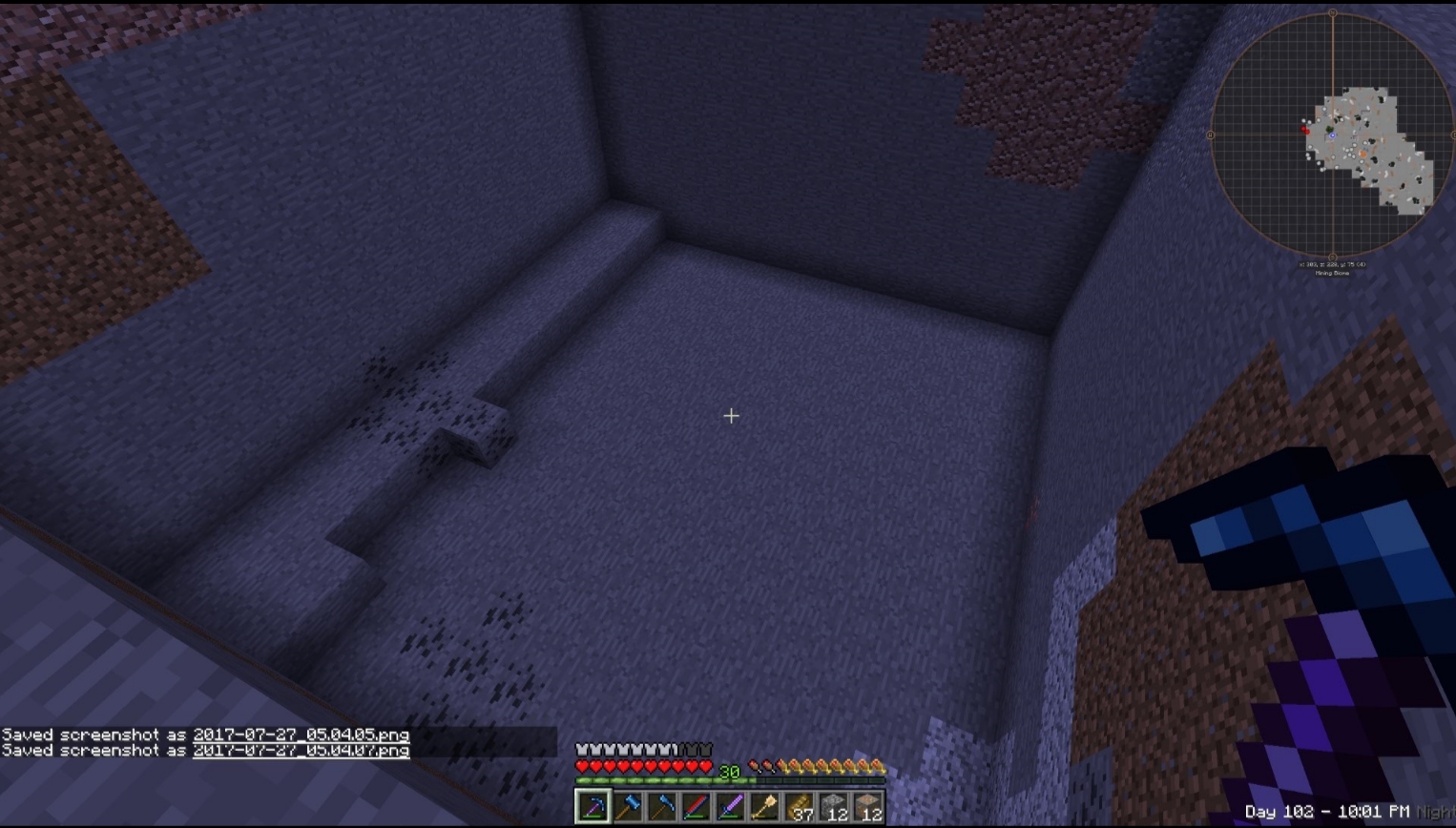Select the cobblestone stack of 12
1456x828 pixels.
coord(833,807)
